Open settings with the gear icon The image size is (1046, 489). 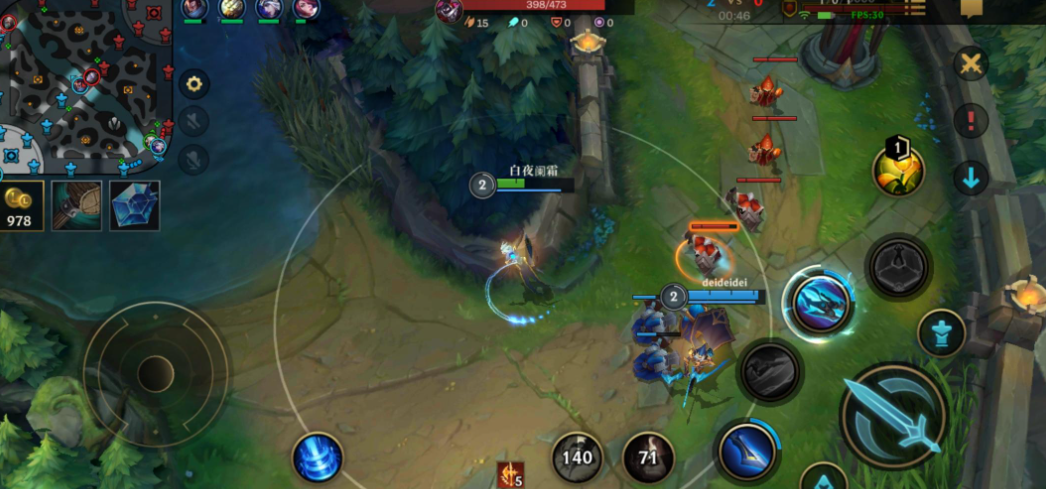coord(194,84)
